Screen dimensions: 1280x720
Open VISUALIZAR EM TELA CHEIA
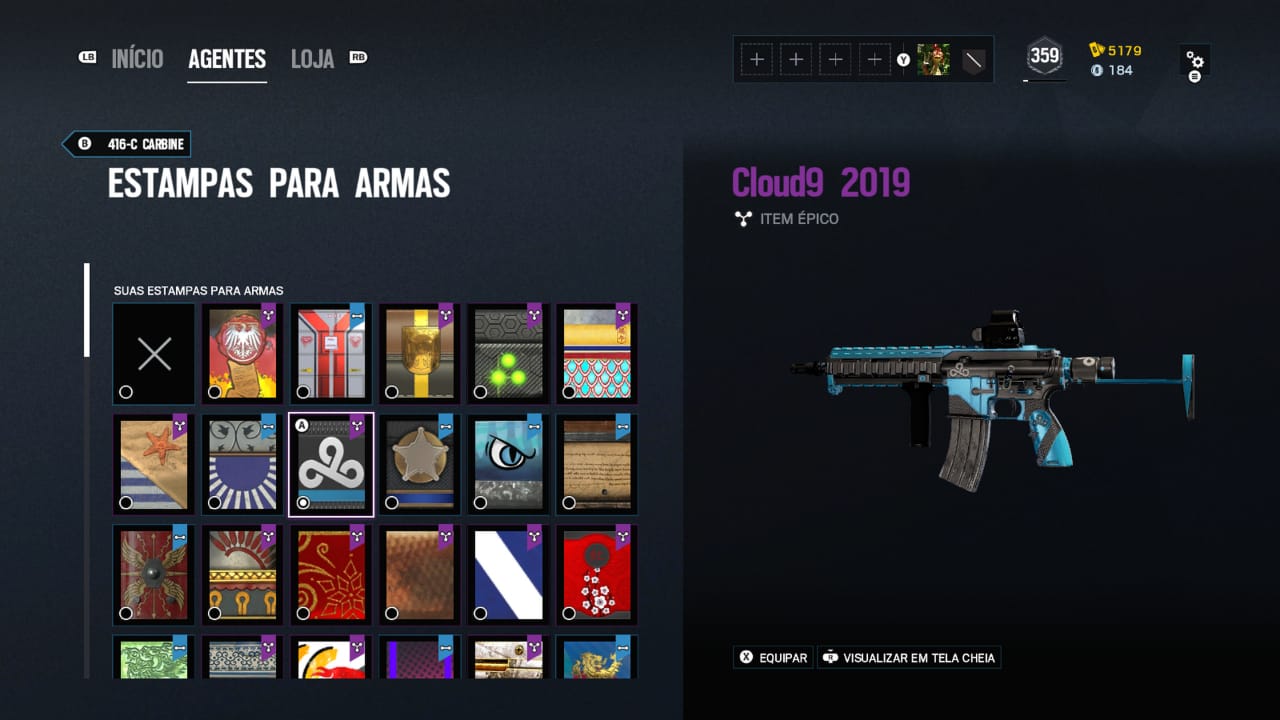[908, 657]
